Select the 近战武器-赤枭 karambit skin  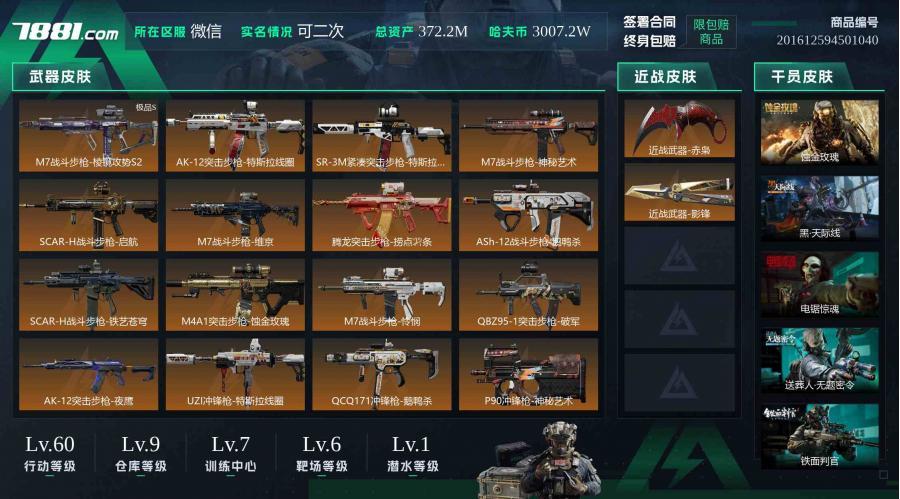point(679,128)
